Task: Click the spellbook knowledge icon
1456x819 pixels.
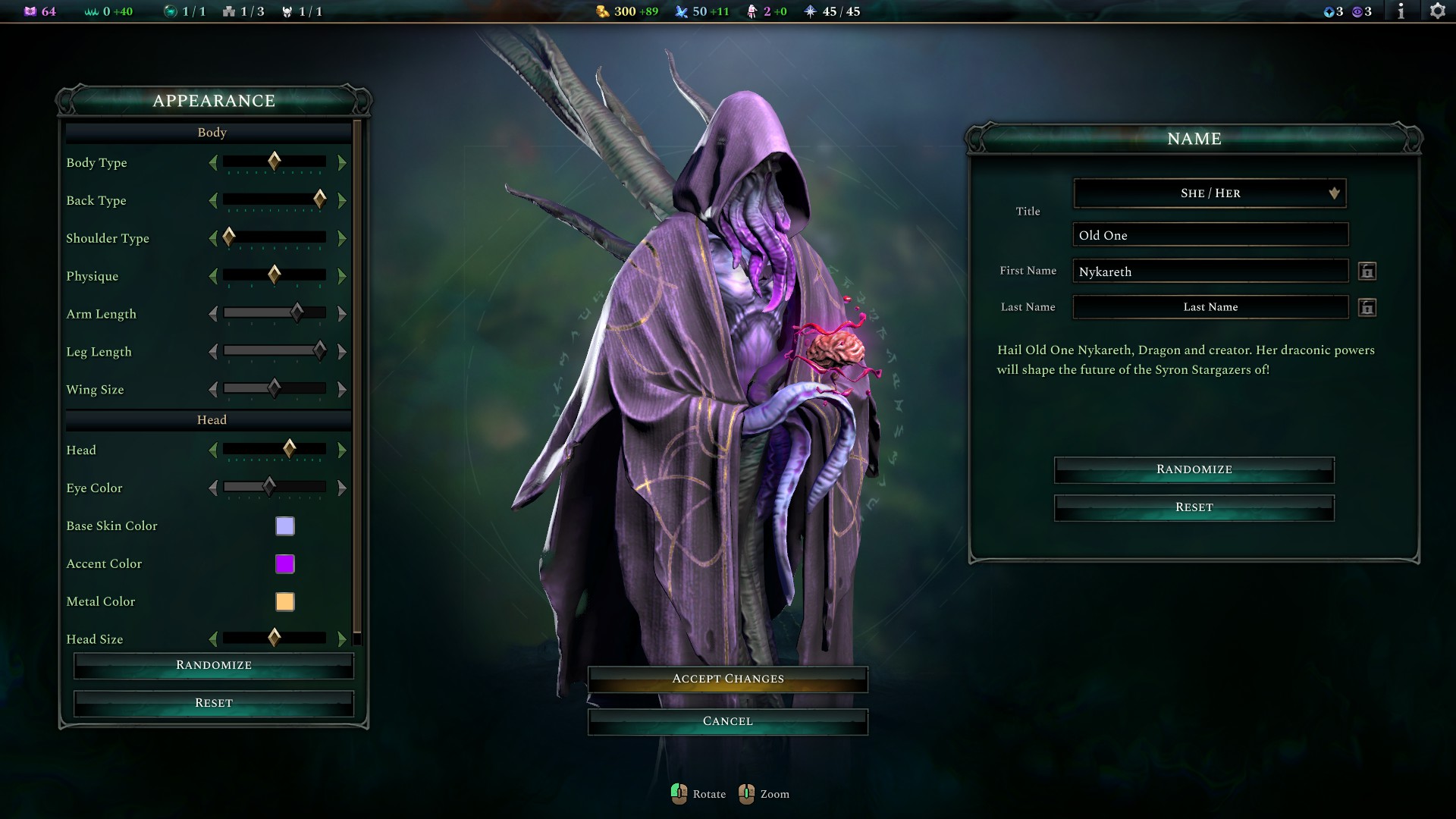Action: [x=30, y=11]
